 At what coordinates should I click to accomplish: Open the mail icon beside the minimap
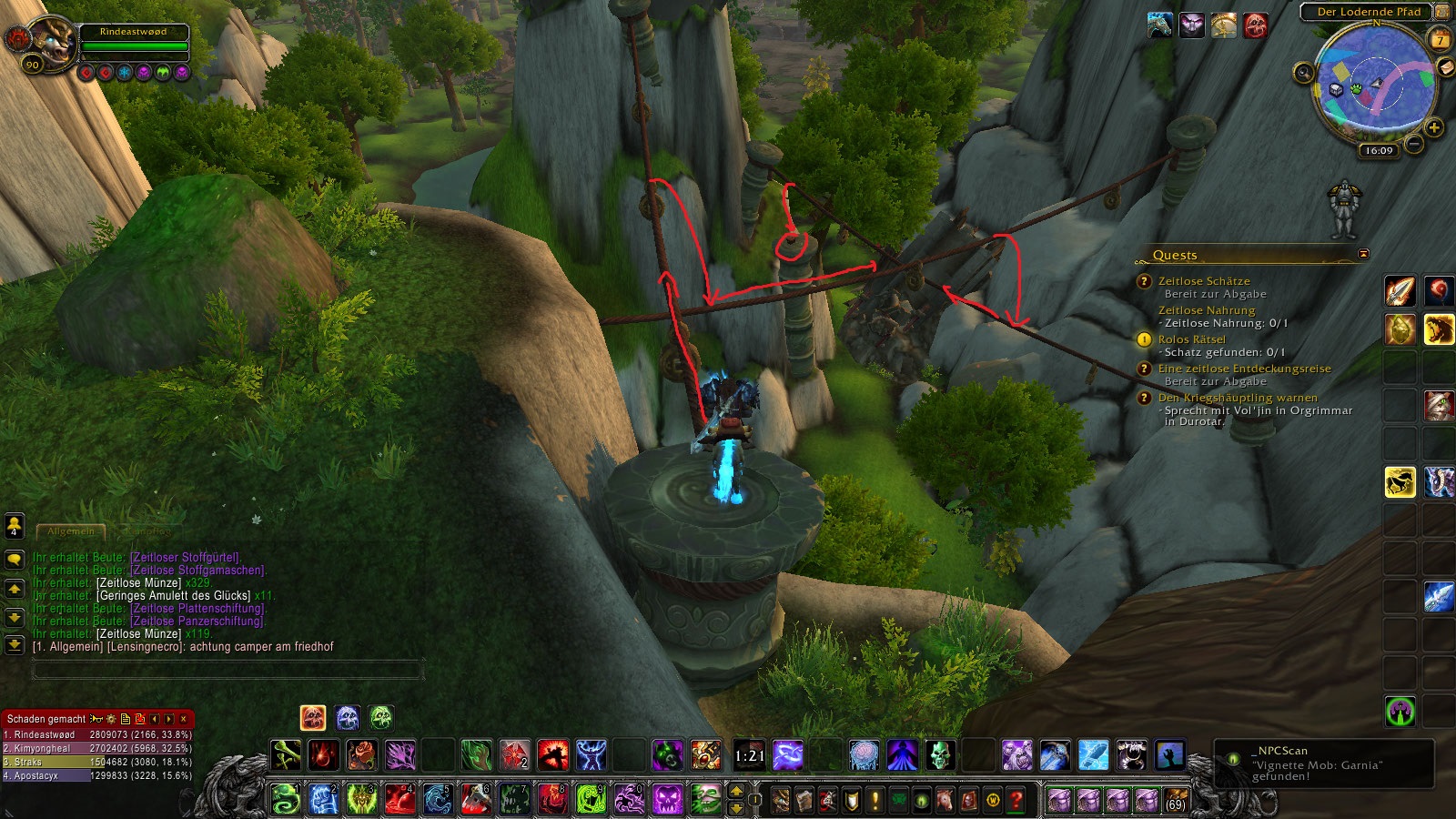click(x=1446, y=68)
